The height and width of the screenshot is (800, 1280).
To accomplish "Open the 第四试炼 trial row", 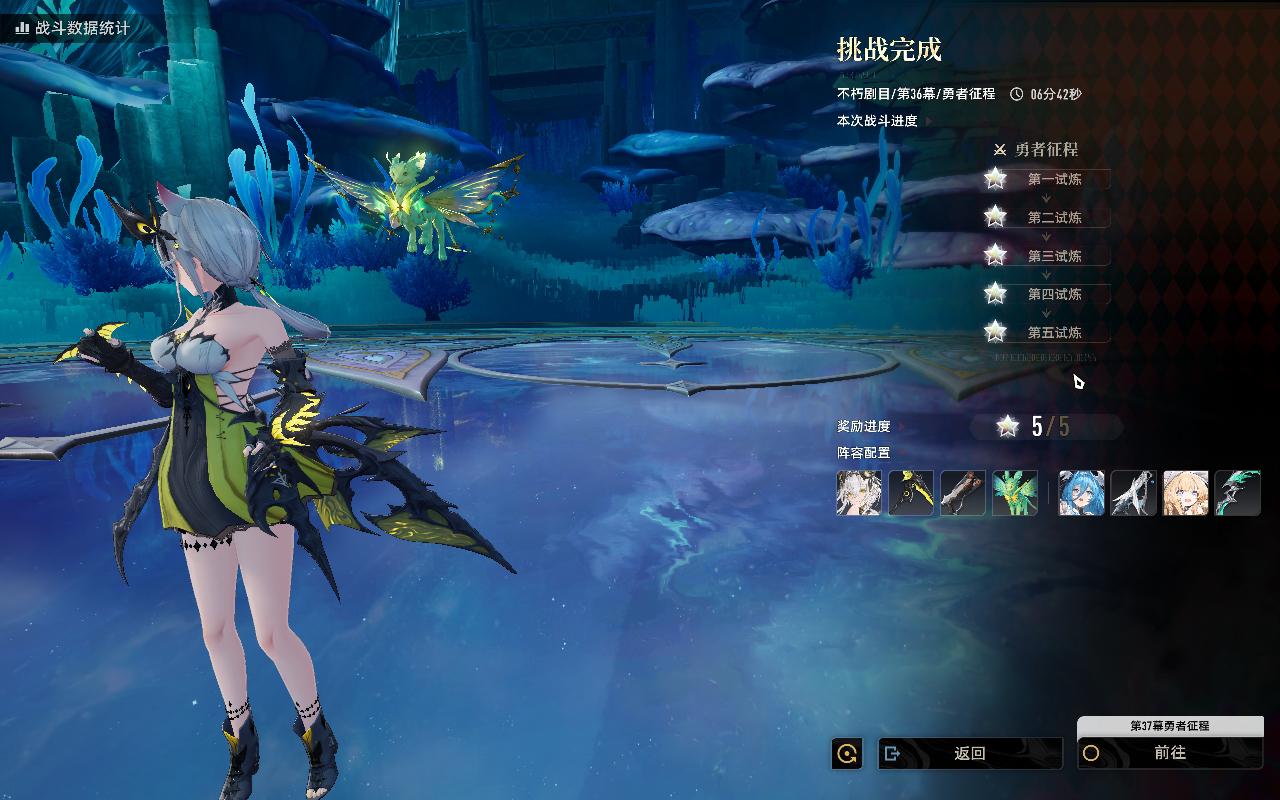I will (x=1054, y=294).
